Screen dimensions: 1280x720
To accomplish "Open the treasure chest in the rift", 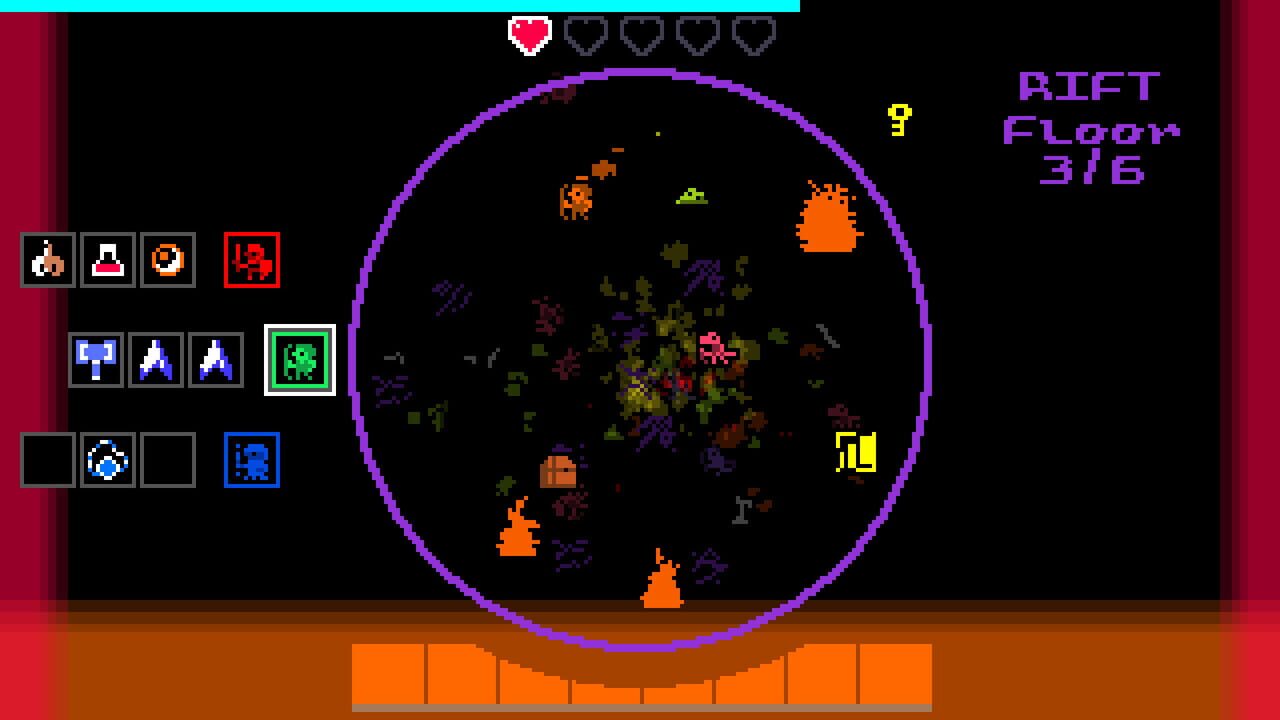I will click(557, 474).
